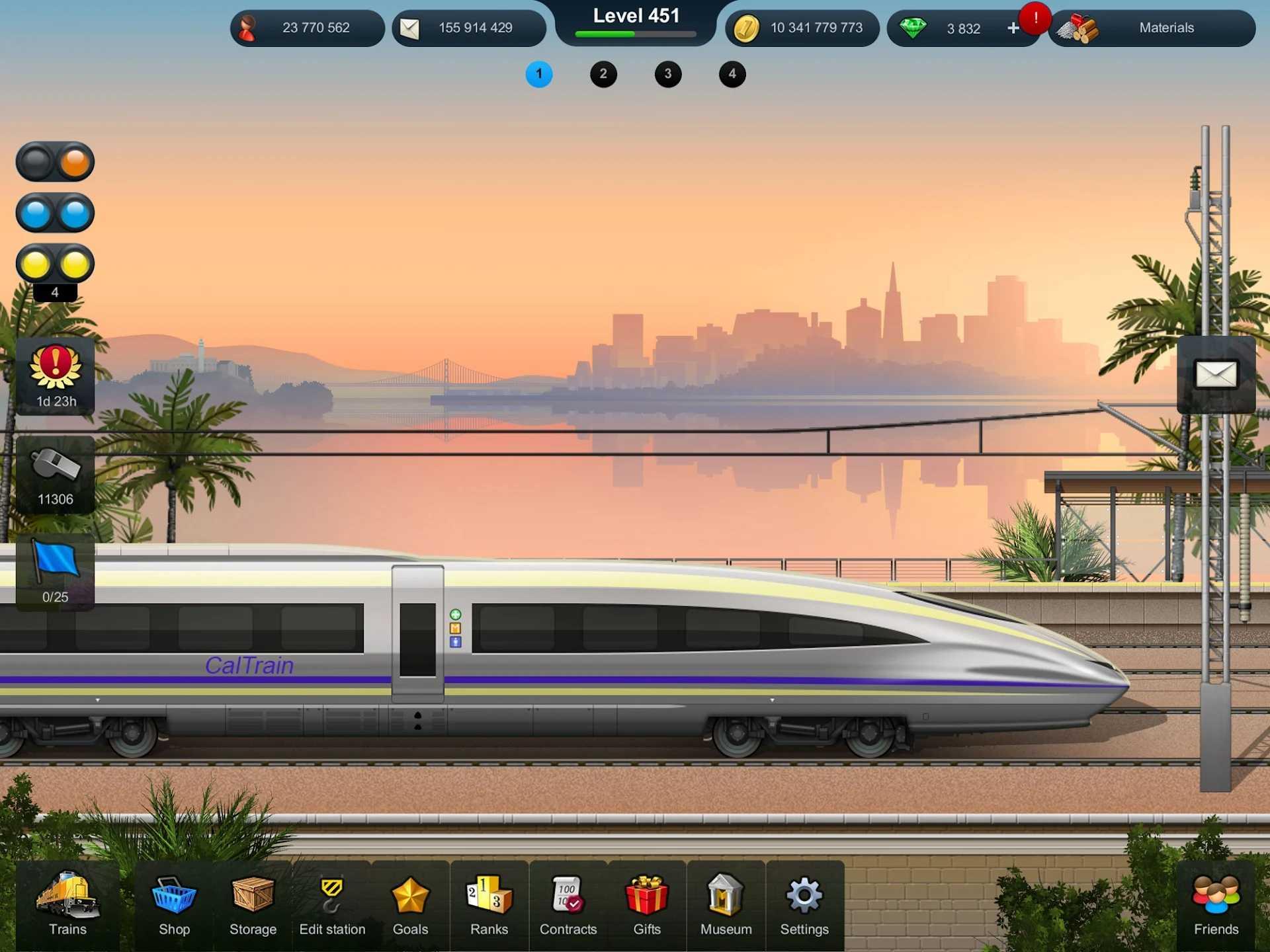The width and height of the screenshot is (1270, 952).
Task: View the Ranks leaderboard
Action: point(489,906)
